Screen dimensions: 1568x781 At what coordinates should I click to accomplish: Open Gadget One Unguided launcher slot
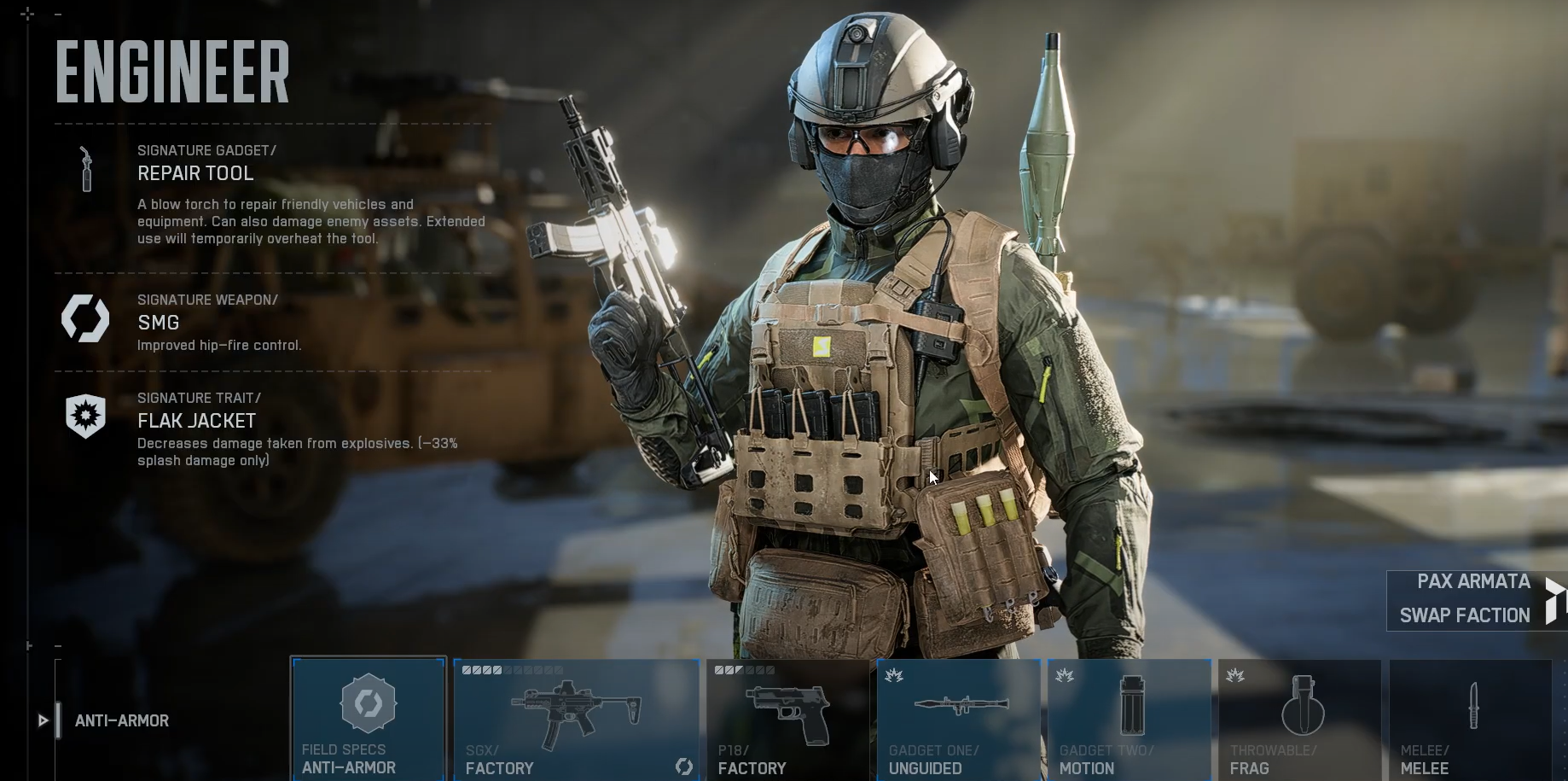[959, 719]
